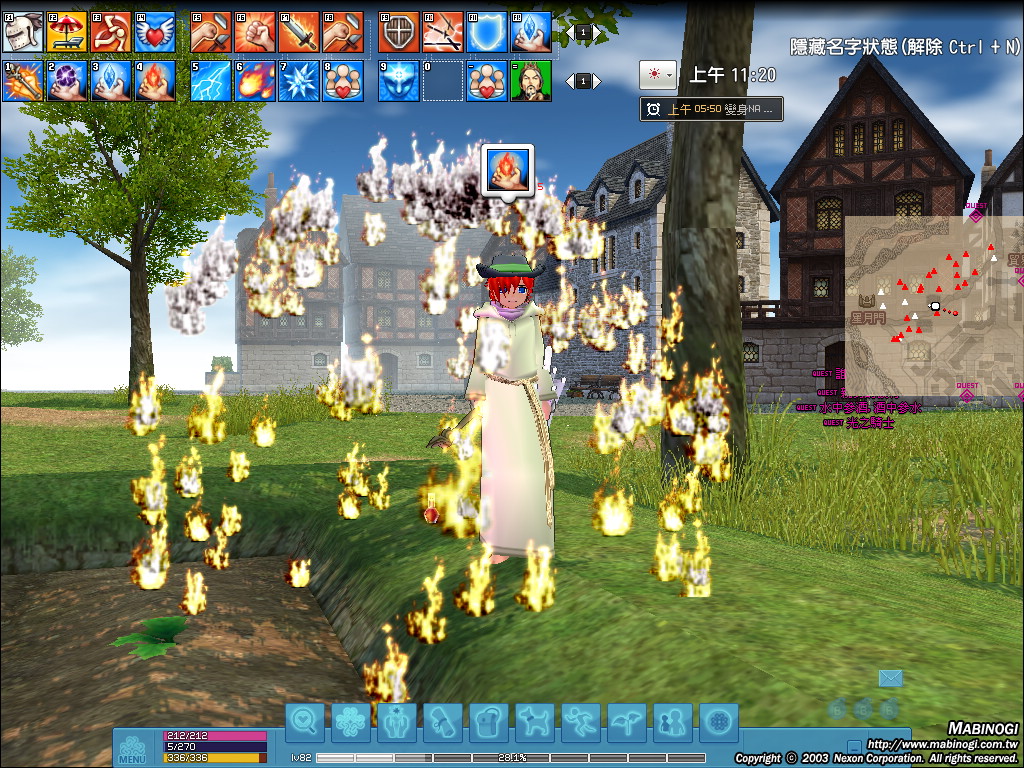The width and height of the screenshot is (1024, 768).
Task: Select the knight helmet skill icon
Action: click(x=23, y=32)
